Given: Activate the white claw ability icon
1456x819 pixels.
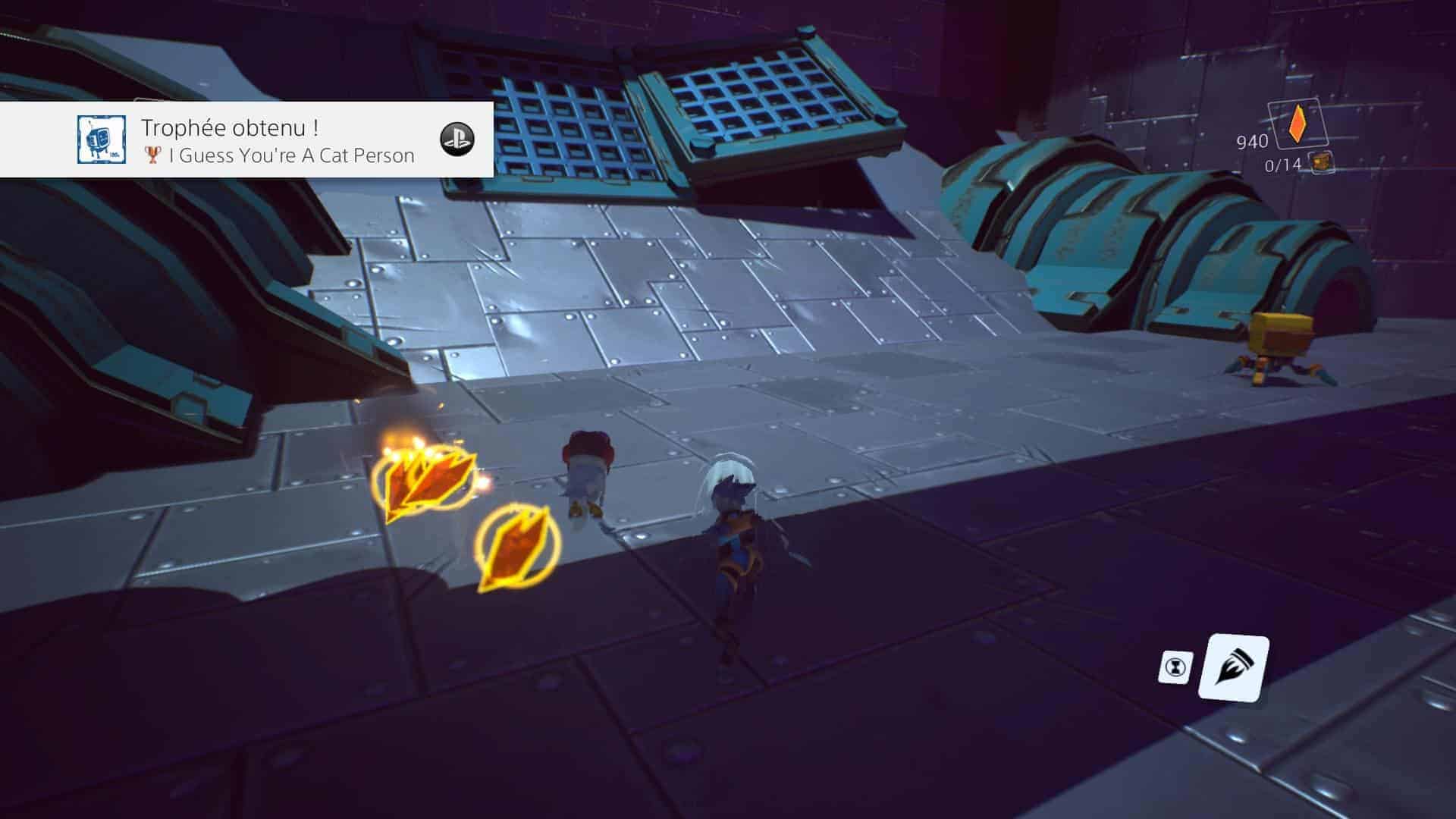Looking at the screenshot, I should click(x=1233, y=667).
